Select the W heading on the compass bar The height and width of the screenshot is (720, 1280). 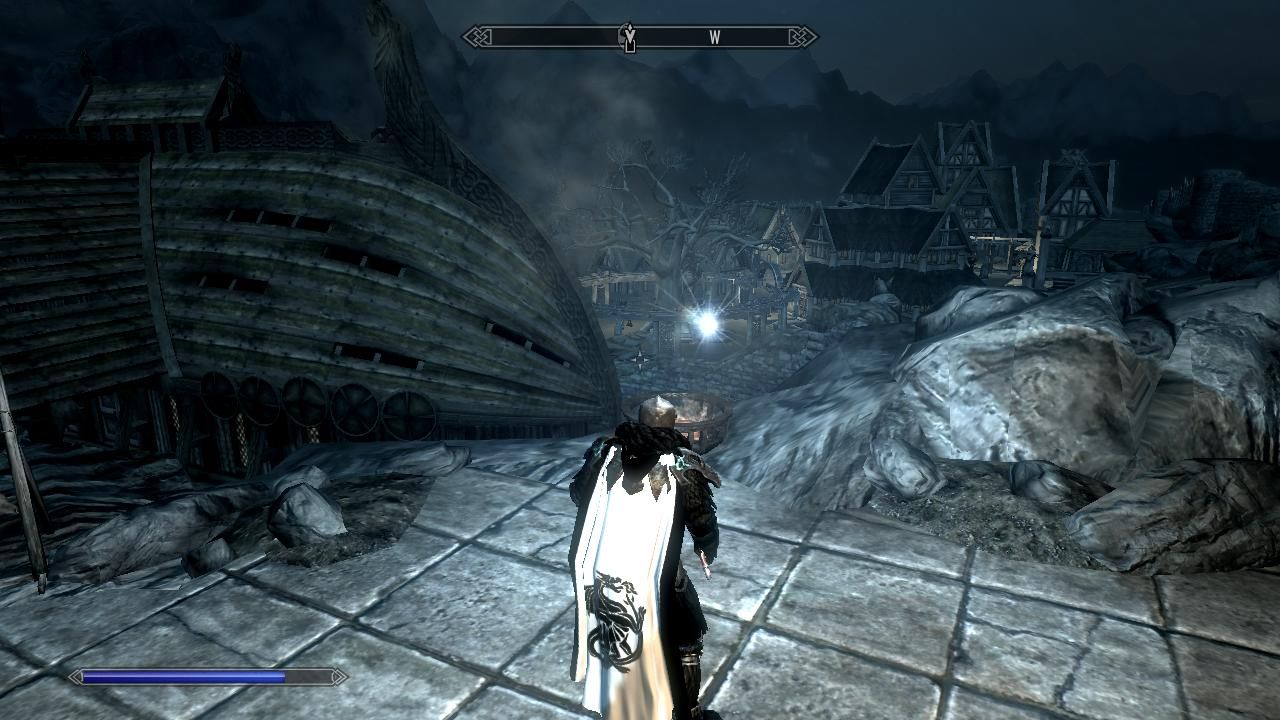(715, 38)
